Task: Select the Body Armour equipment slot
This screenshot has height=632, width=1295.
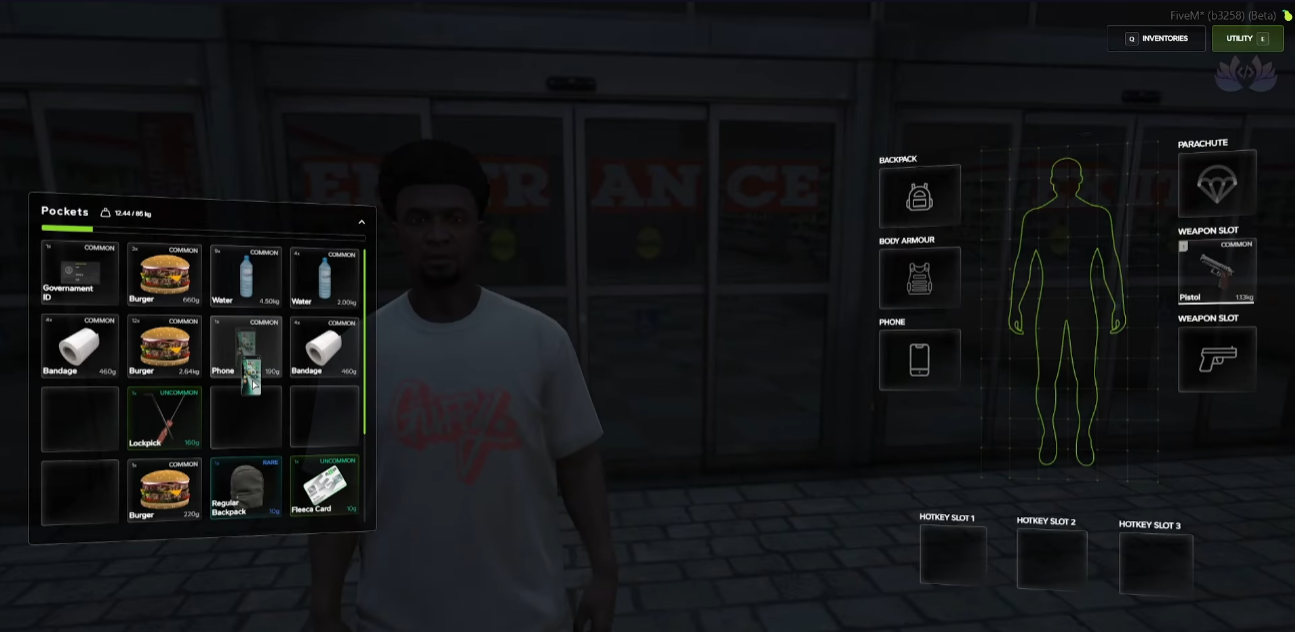Action: [x=919, y=278]
